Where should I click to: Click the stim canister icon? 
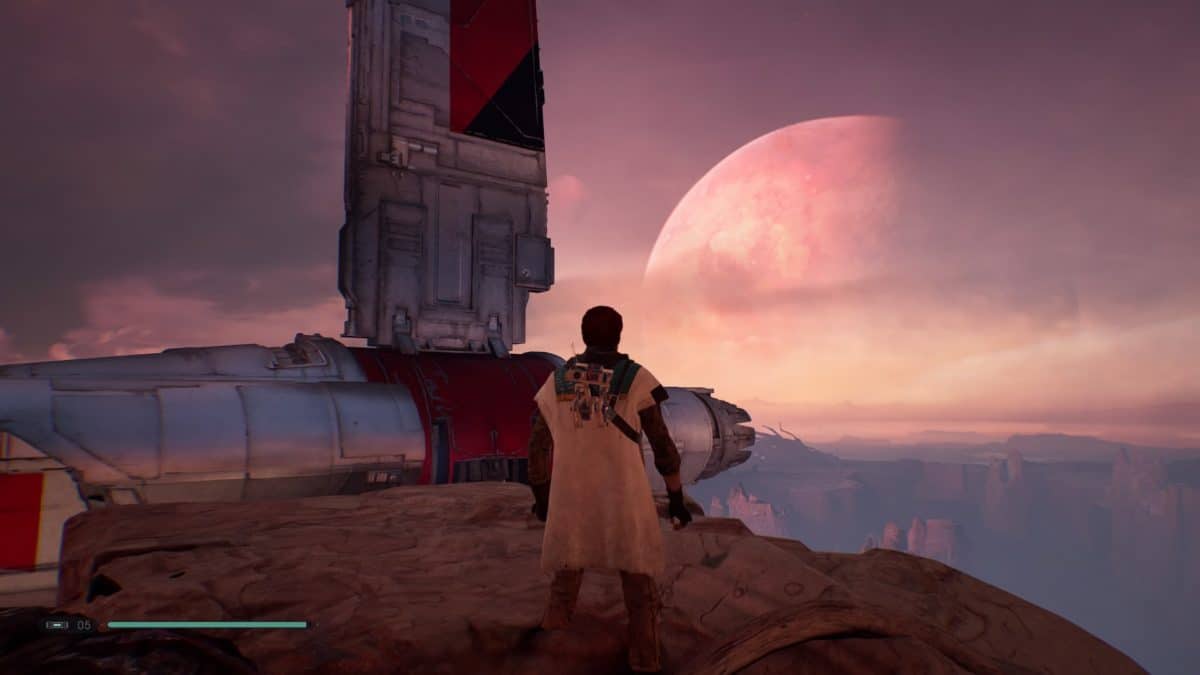(57, 625)
